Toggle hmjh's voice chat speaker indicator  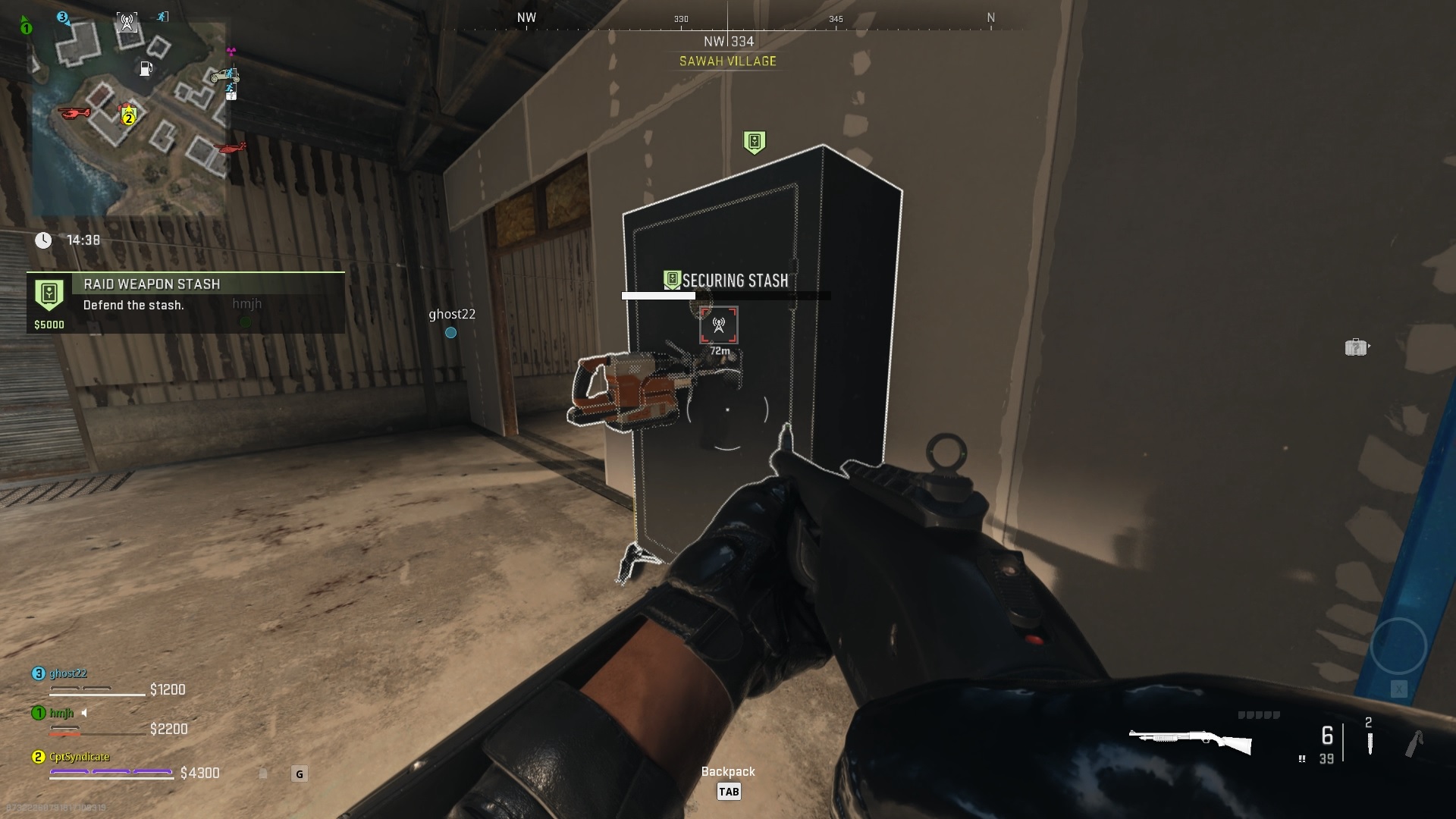pyautogui.click(x=83, y=714)
